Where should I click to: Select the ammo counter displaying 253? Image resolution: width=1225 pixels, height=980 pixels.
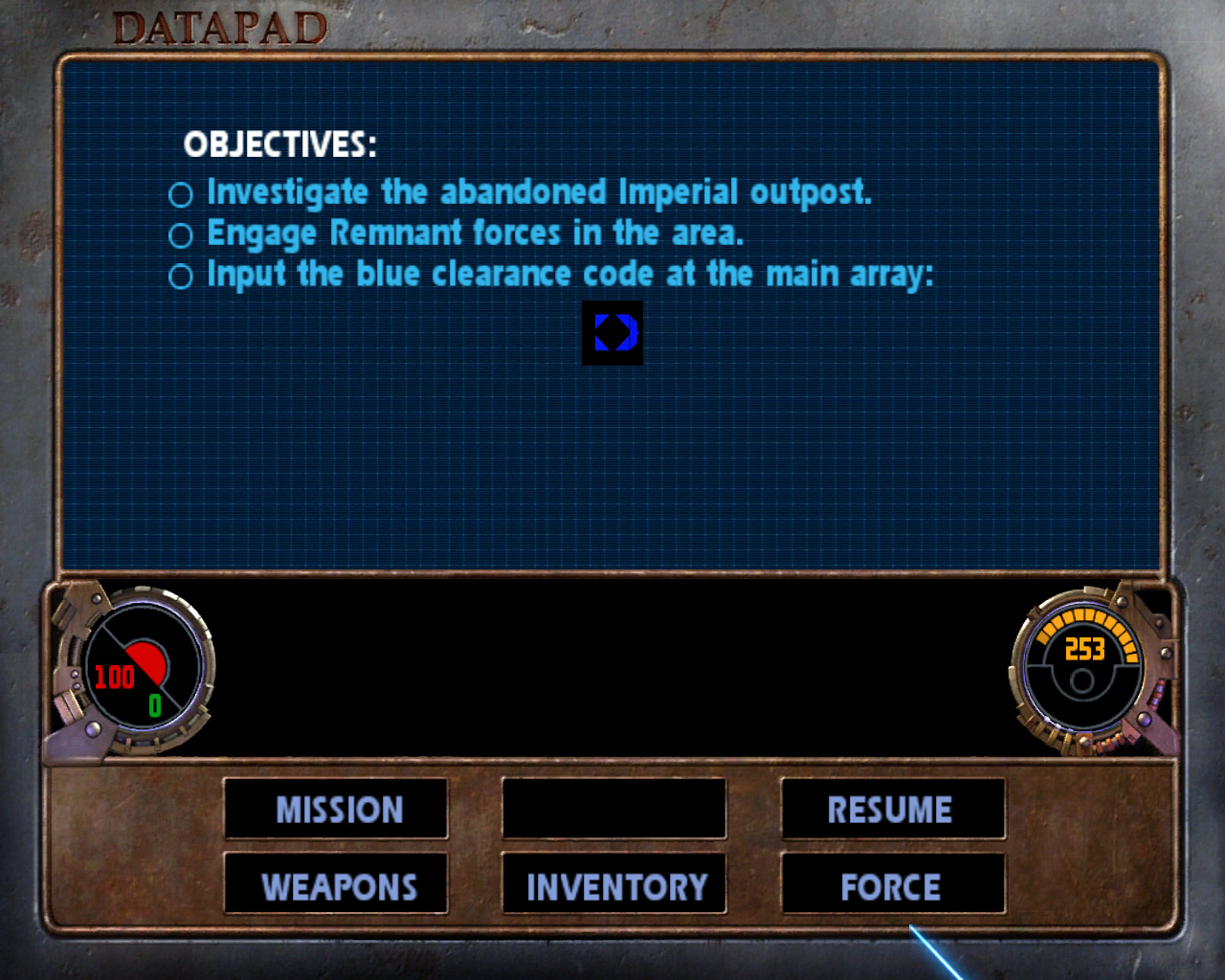coord(1084,648)
